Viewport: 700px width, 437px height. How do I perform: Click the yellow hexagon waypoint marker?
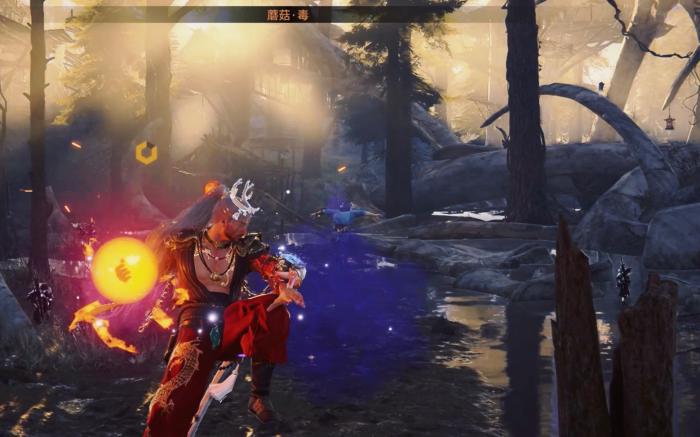[x=146, y=152]
